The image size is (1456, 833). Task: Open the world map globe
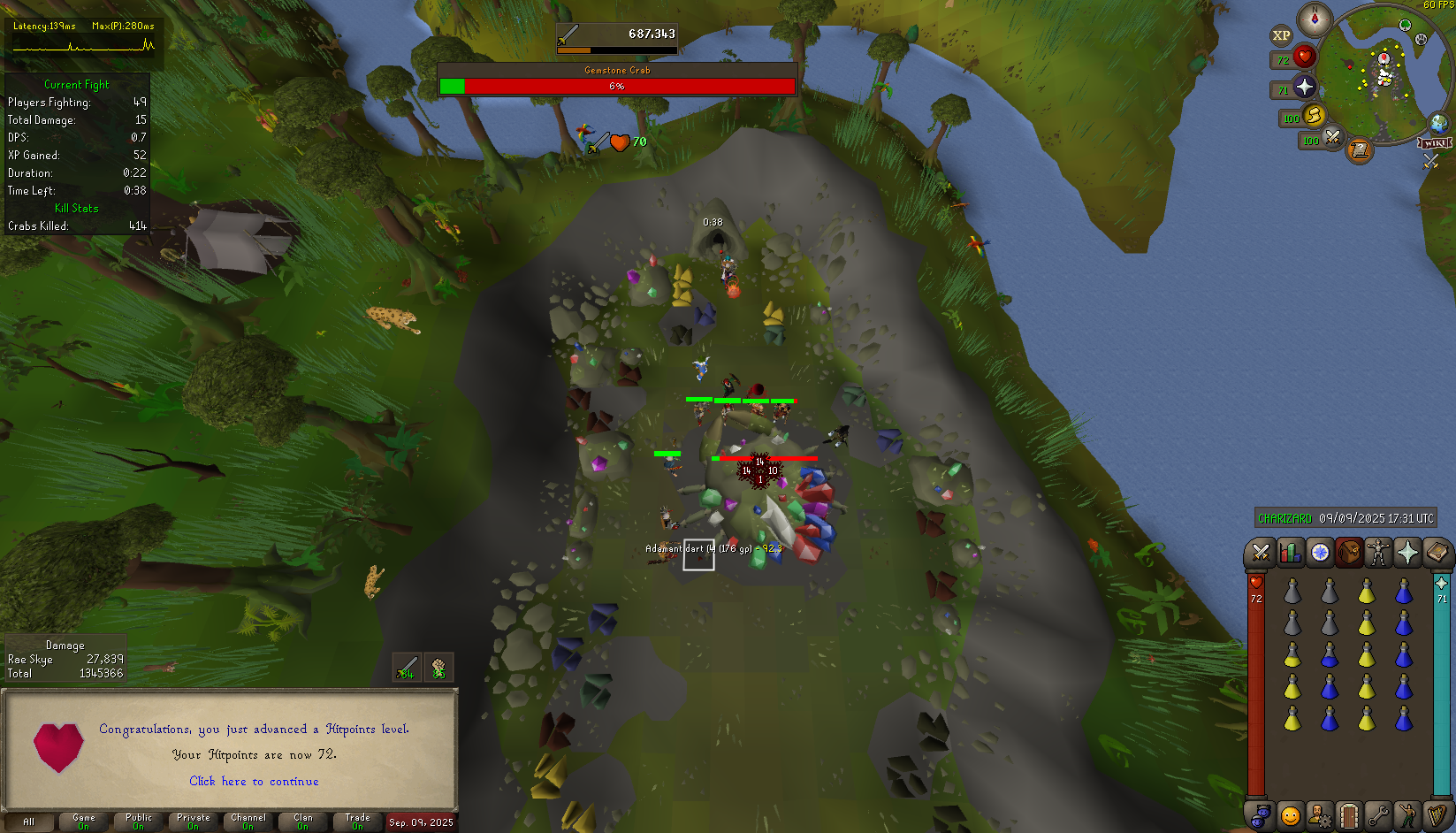[1439, 123]
